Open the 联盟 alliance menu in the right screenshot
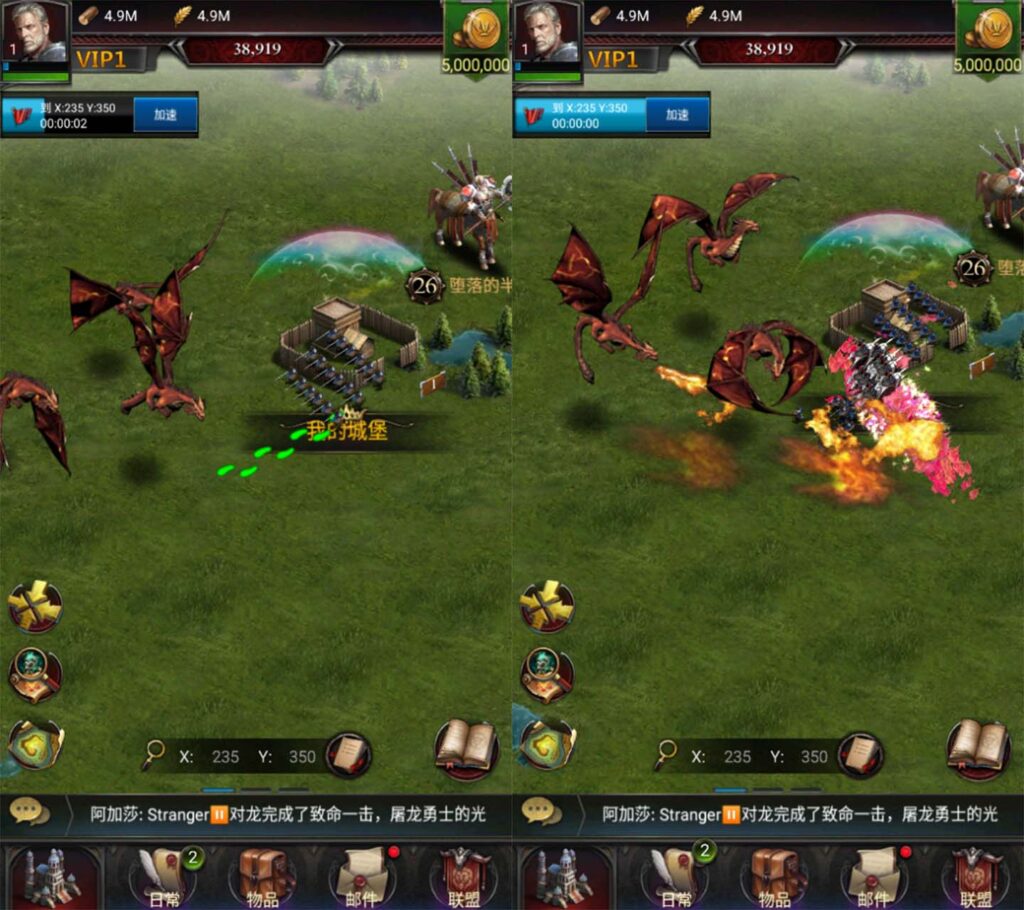The height and width of the screenshot is (910, 1024). click(974, 877)
